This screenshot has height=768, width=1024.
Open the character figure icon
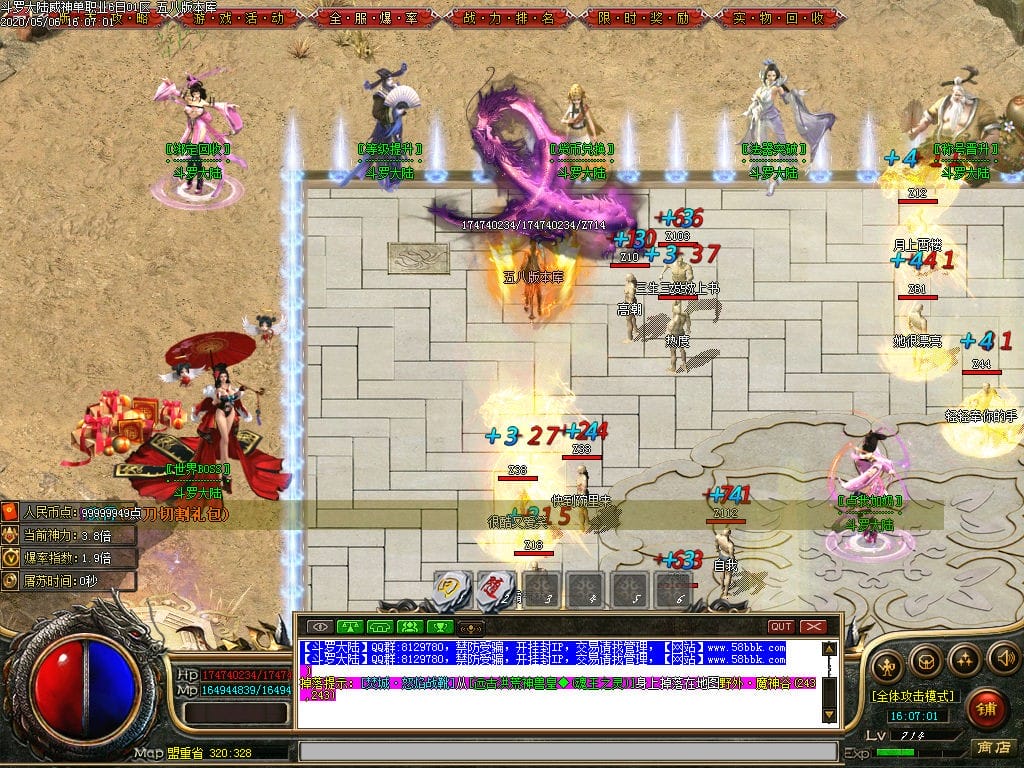tap(886, 664)
